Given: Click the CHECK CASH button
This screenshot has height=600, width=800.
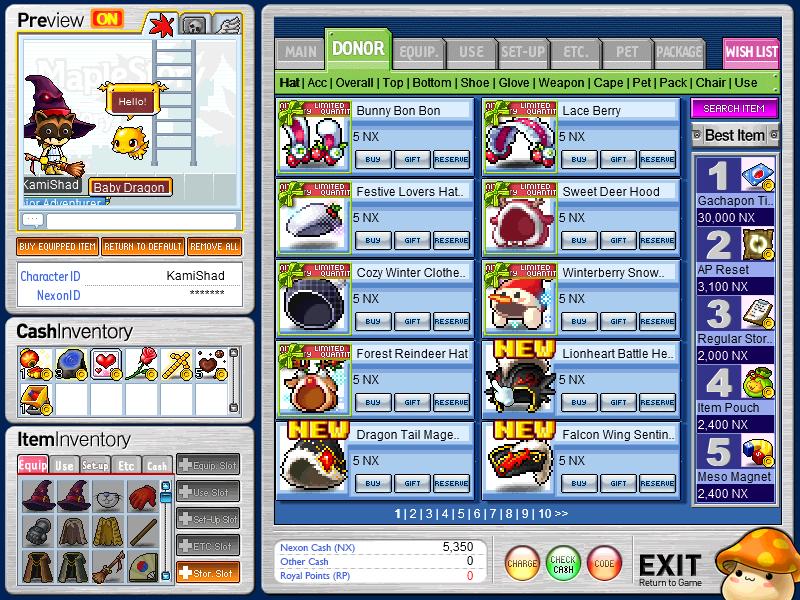Looking at the screenshot, I should [x=563, y=564].
